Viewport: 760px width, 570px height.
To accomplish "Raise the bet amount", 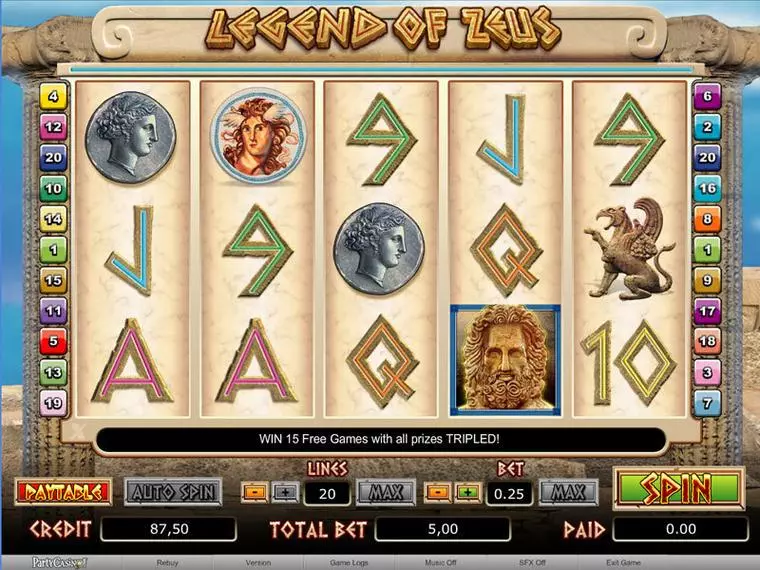I will [x=467, y=493].
